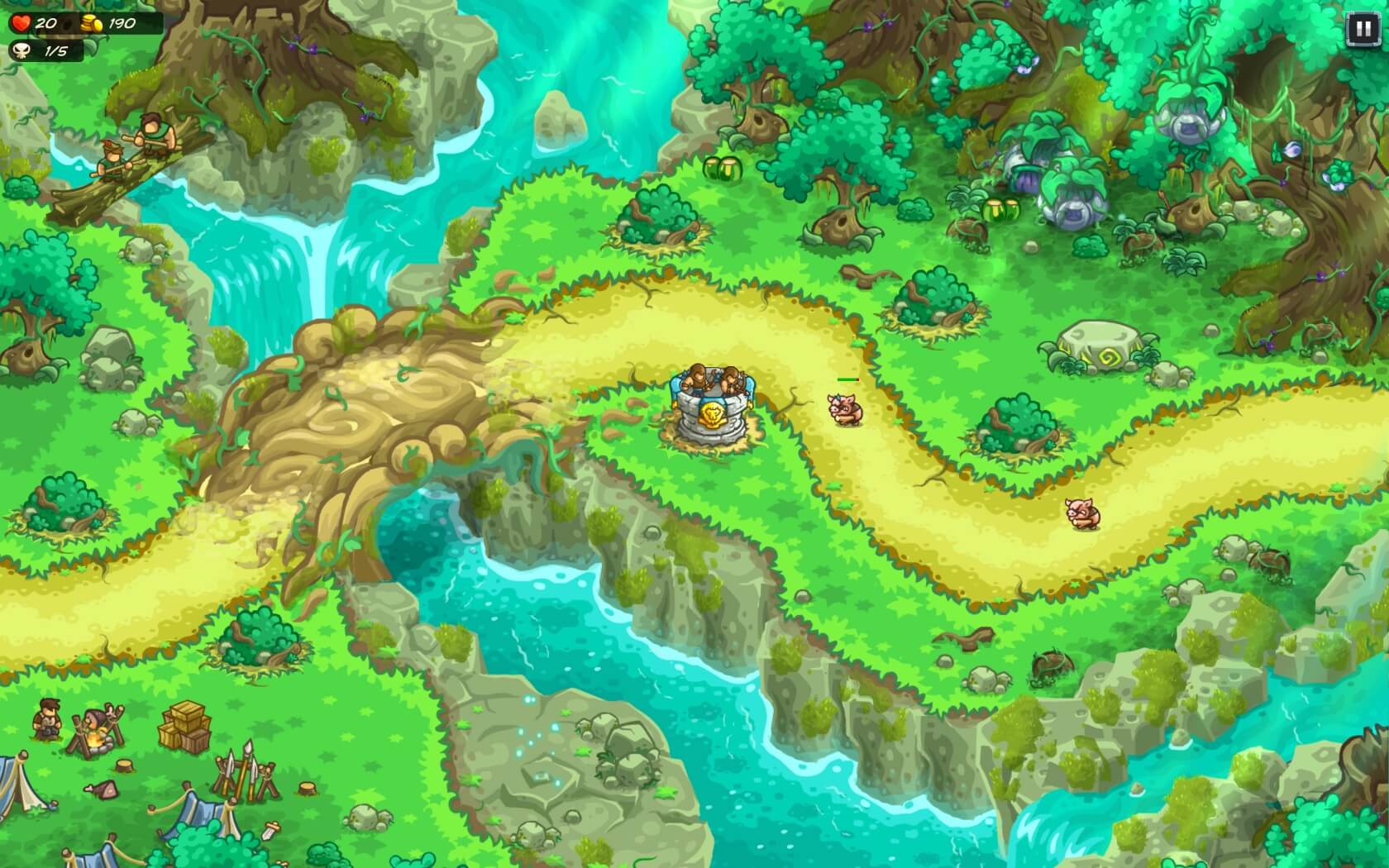Image resolution: width=1389 pixels, height=868 pixels.
Task: Click the hog's green health bar
Action: click(846, 379)
